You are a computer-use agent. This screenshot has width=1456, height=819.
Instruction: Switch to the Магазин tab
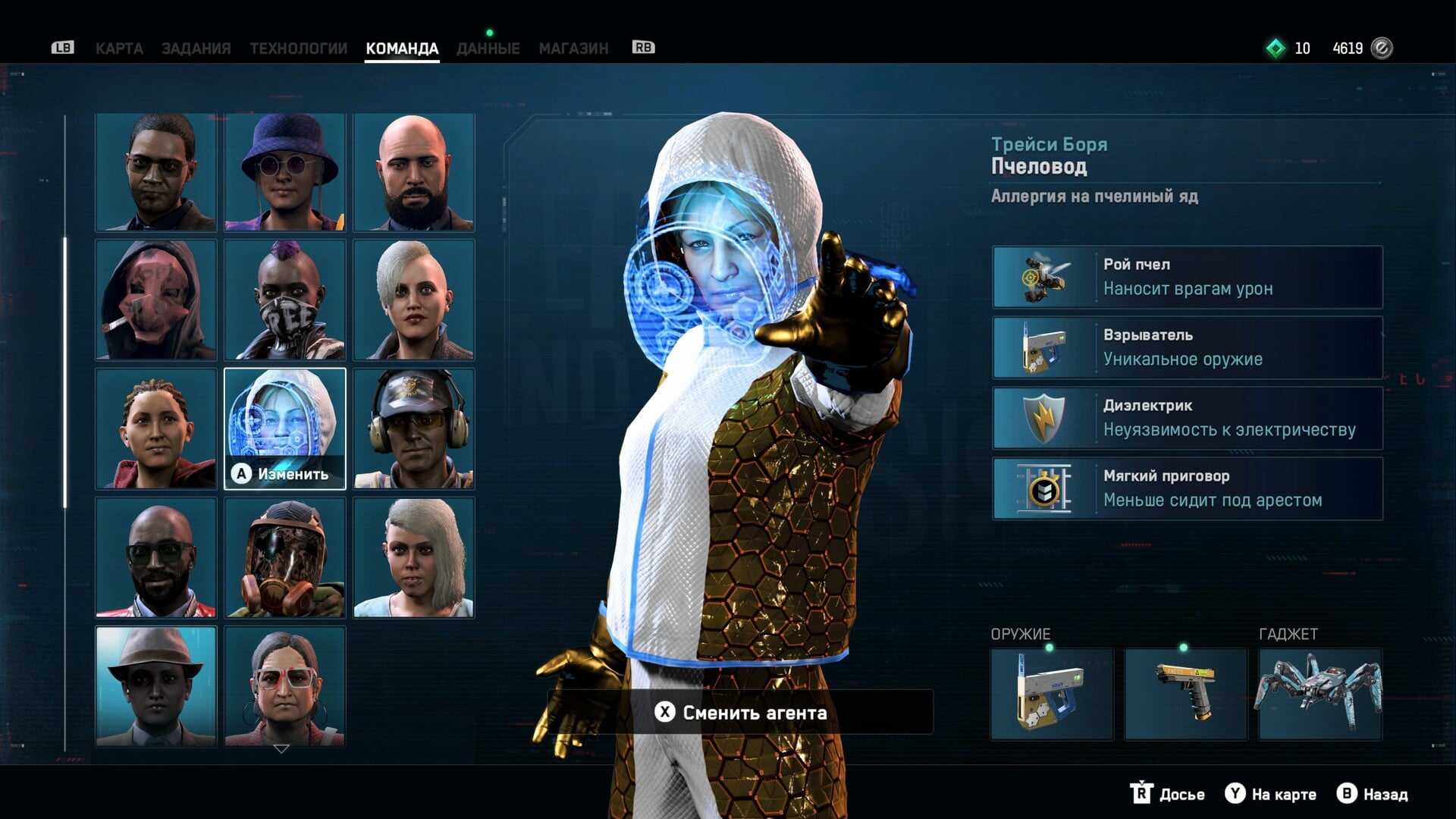[573, 49]
